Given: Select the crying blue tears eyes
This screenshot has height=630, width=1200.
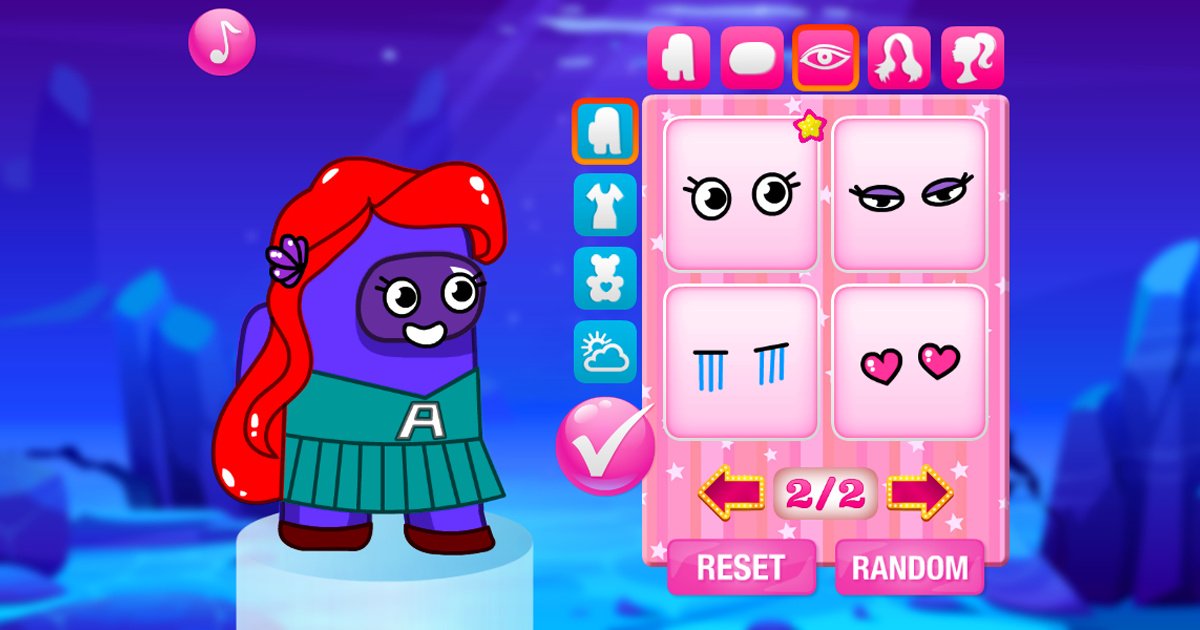Looking at the screenshot, I should 741,363.
